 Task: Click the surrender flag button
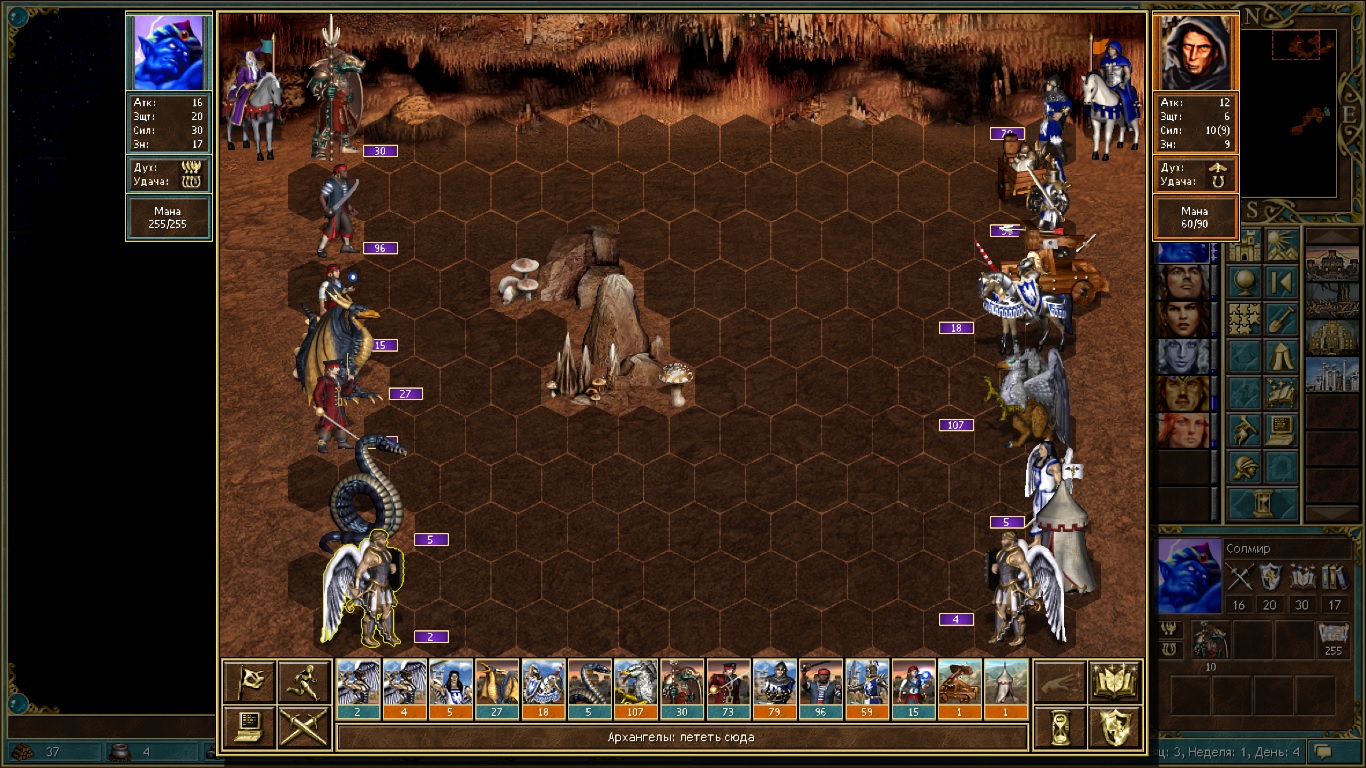(249, 682)
